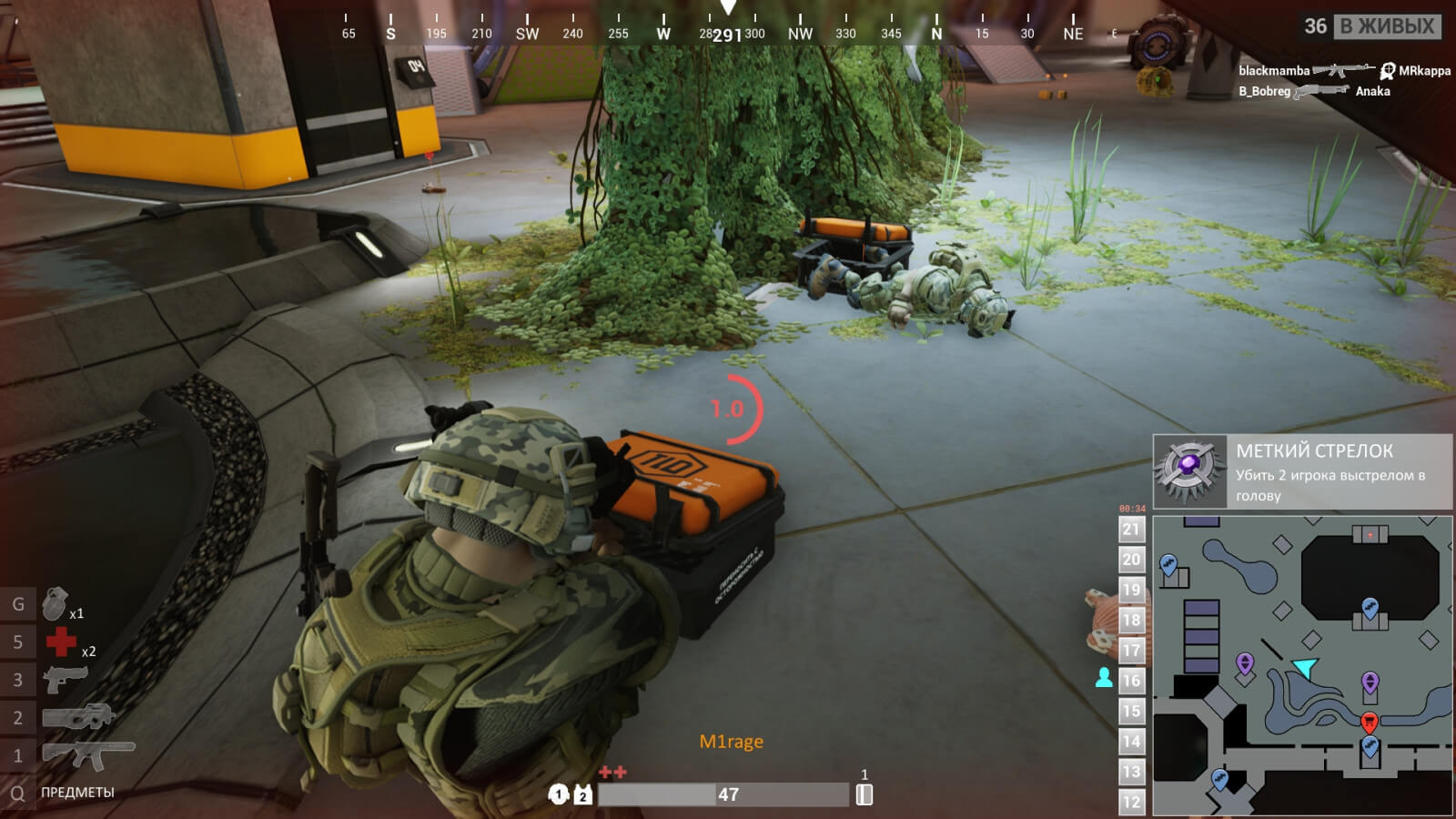Screen dimensions: 1456x819
Task: Select floor 12 in the floor list
Action: point(1131,802)
